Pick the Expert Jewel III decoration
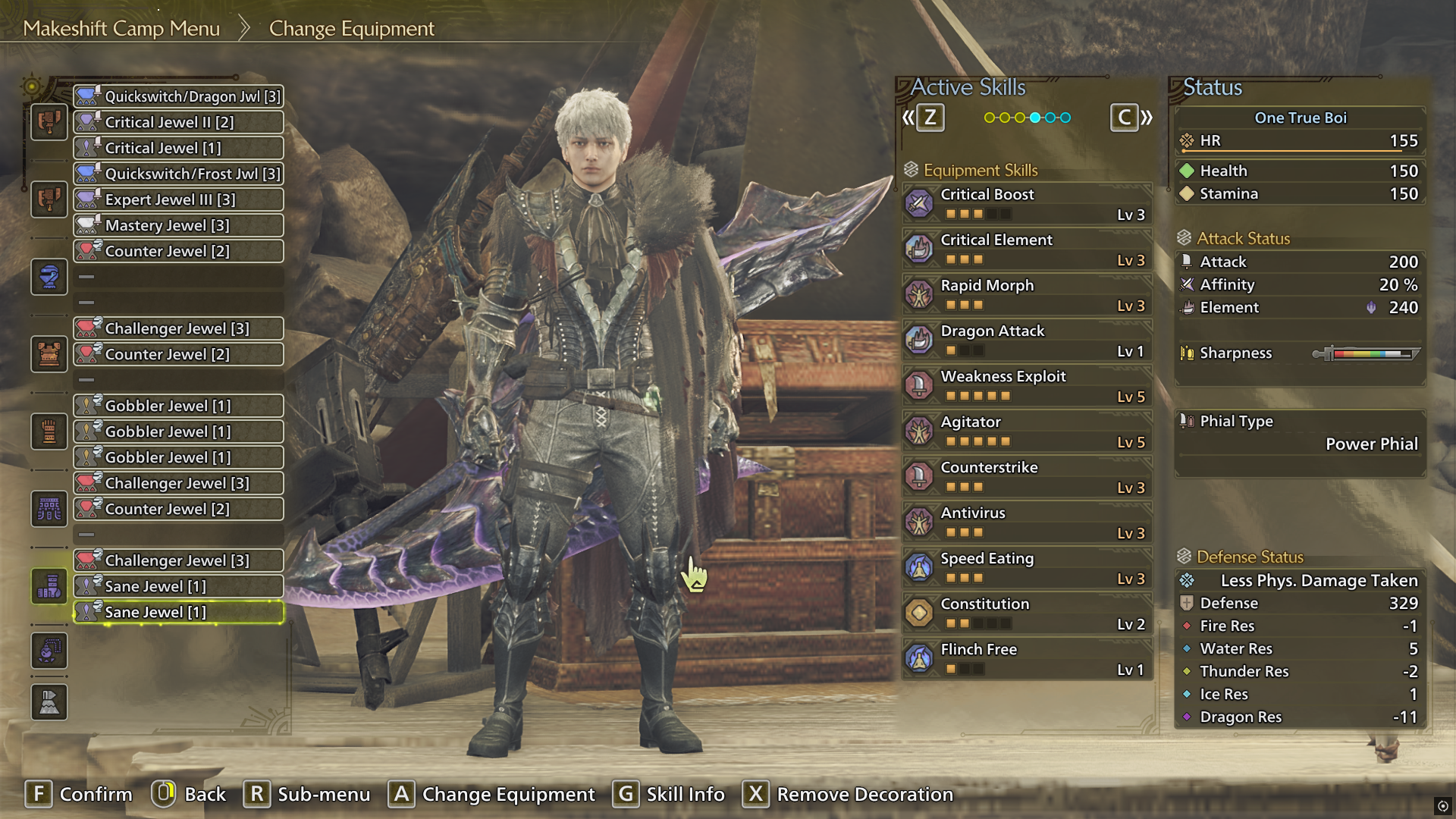The height and width of the screenshot is (819, 1456). pos(178,199)
